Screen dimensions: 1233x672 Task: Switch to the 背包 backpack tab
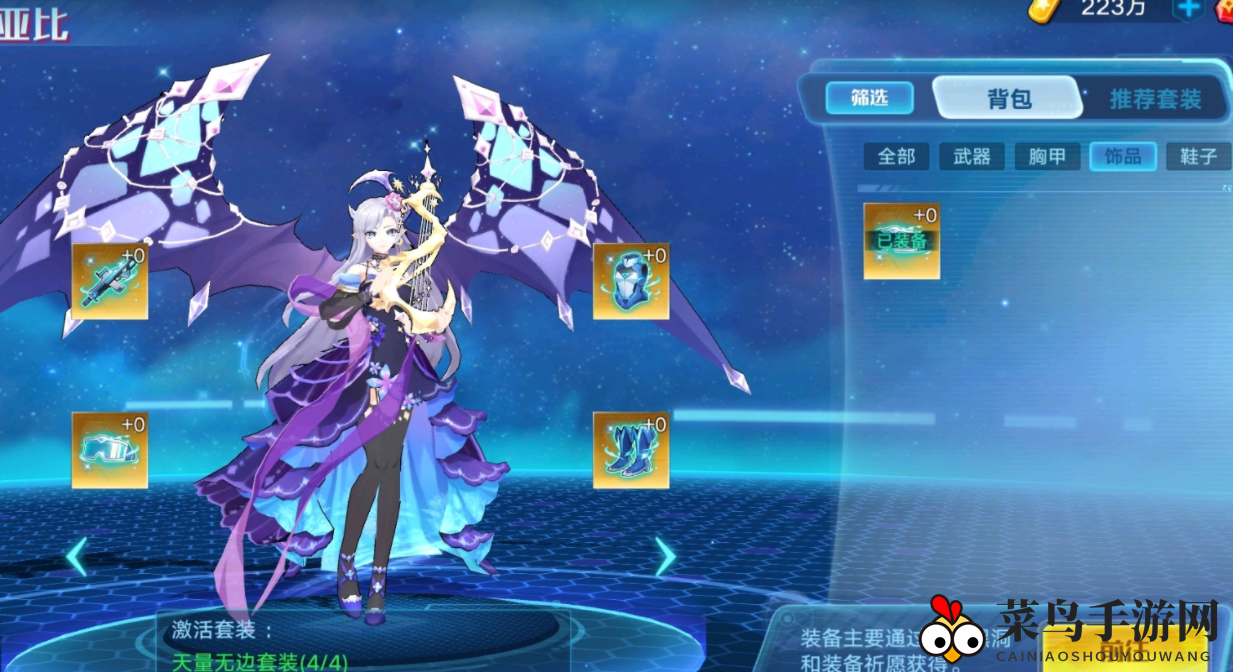click(1007, 99)
